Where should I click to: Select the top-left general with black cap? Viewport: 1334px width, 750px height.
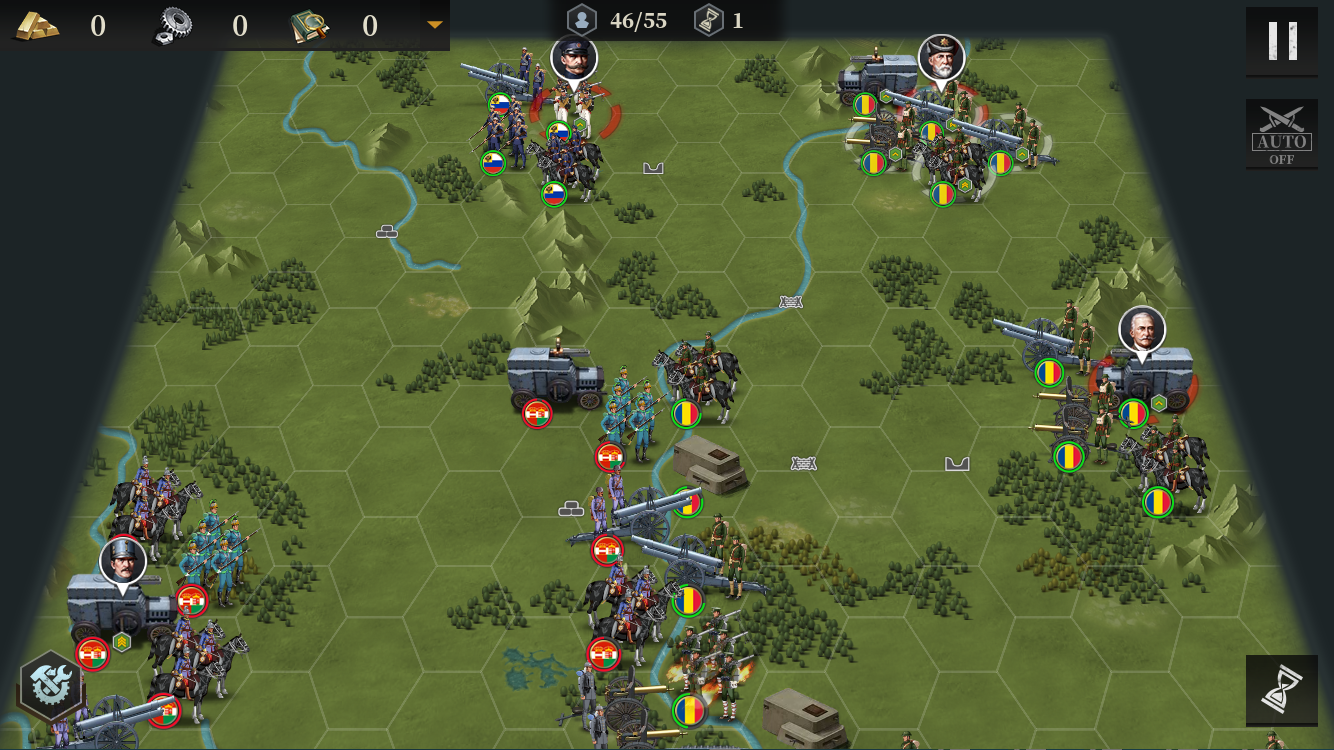tap(574, 59)
